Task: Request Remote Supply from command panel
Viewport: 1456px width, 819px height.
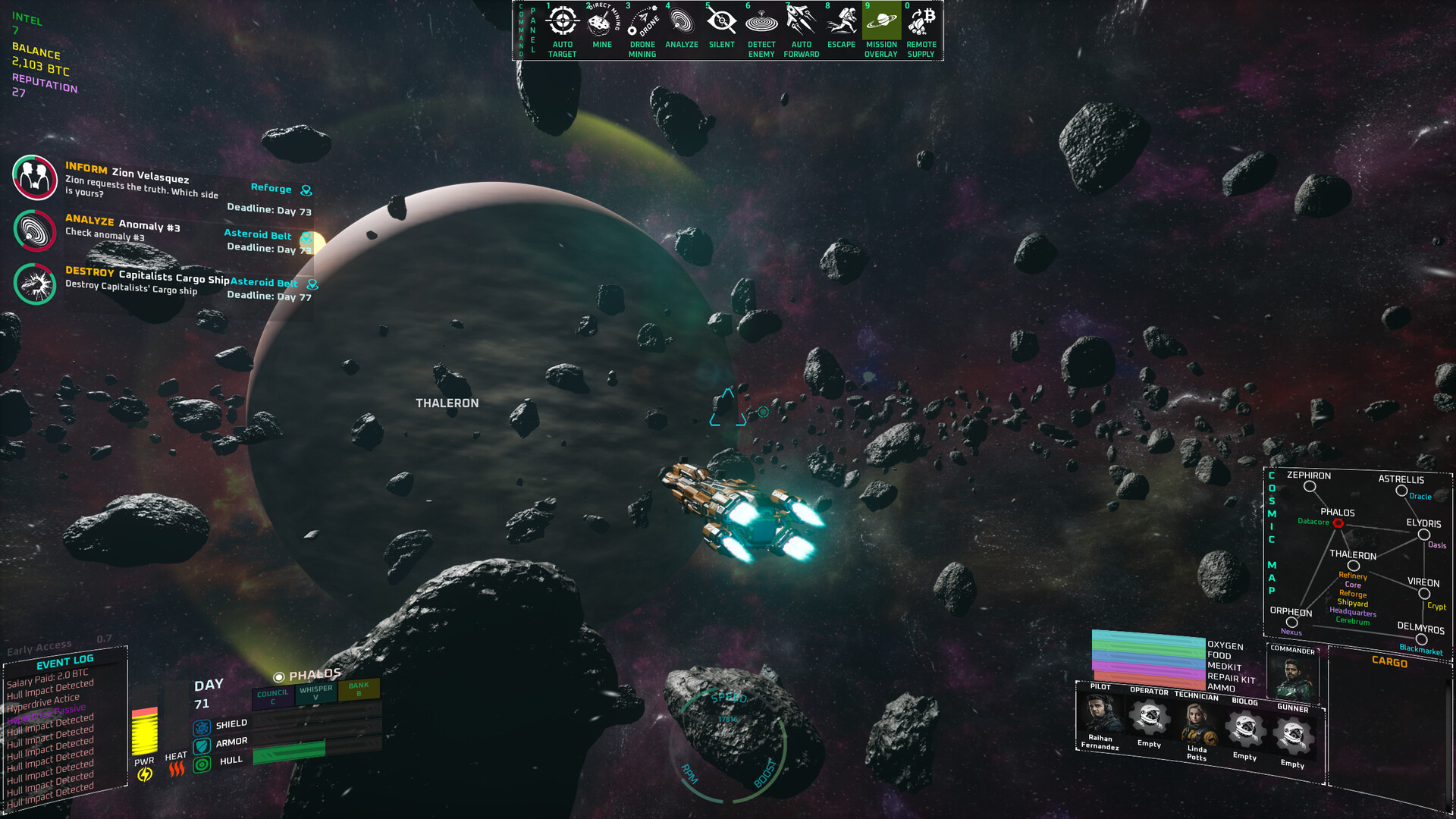Action: click(x=921, y=23)
